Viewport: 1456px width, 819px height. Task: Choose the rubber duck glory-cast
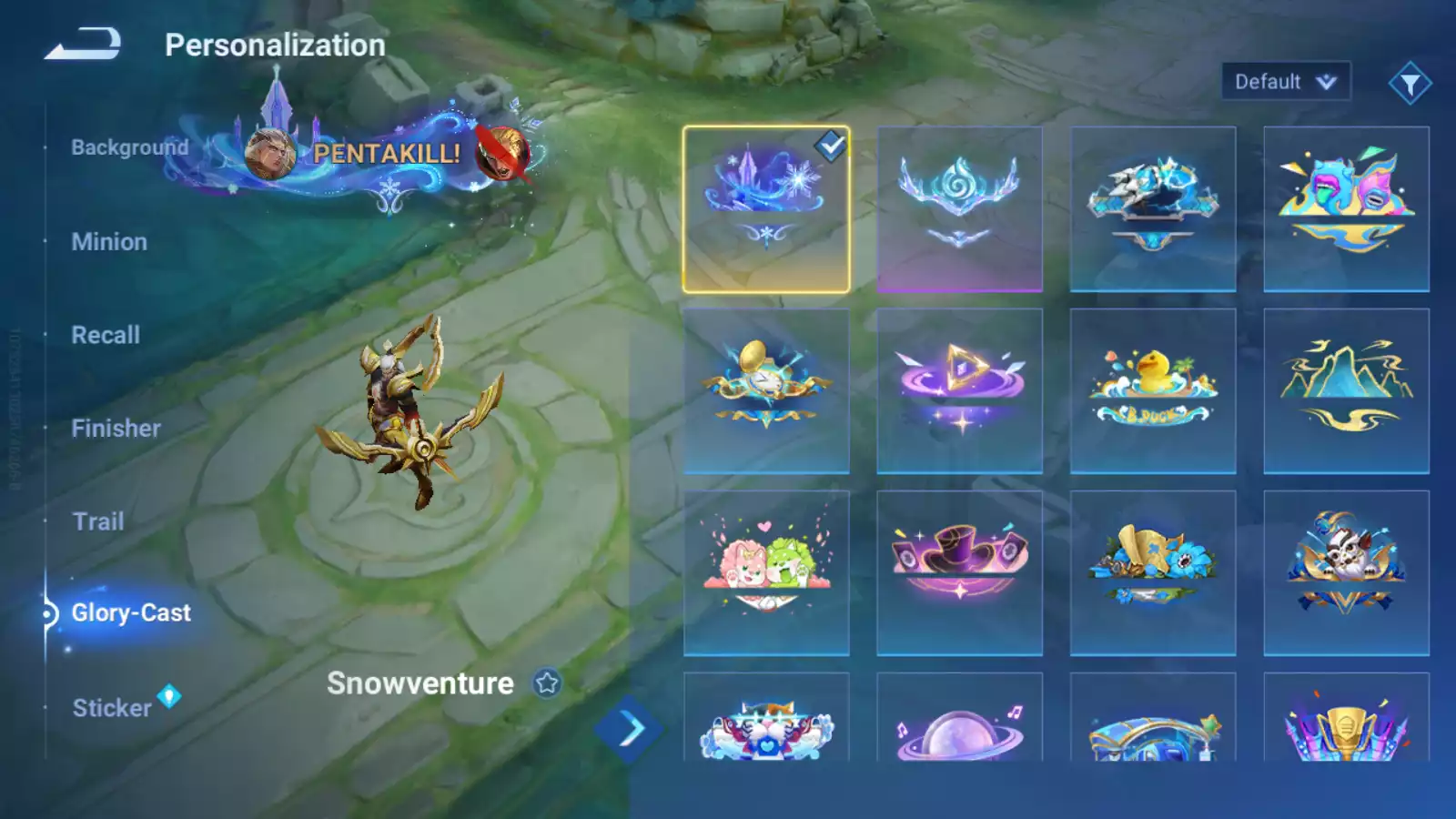pyautogui.click(x=1153, y=391)
